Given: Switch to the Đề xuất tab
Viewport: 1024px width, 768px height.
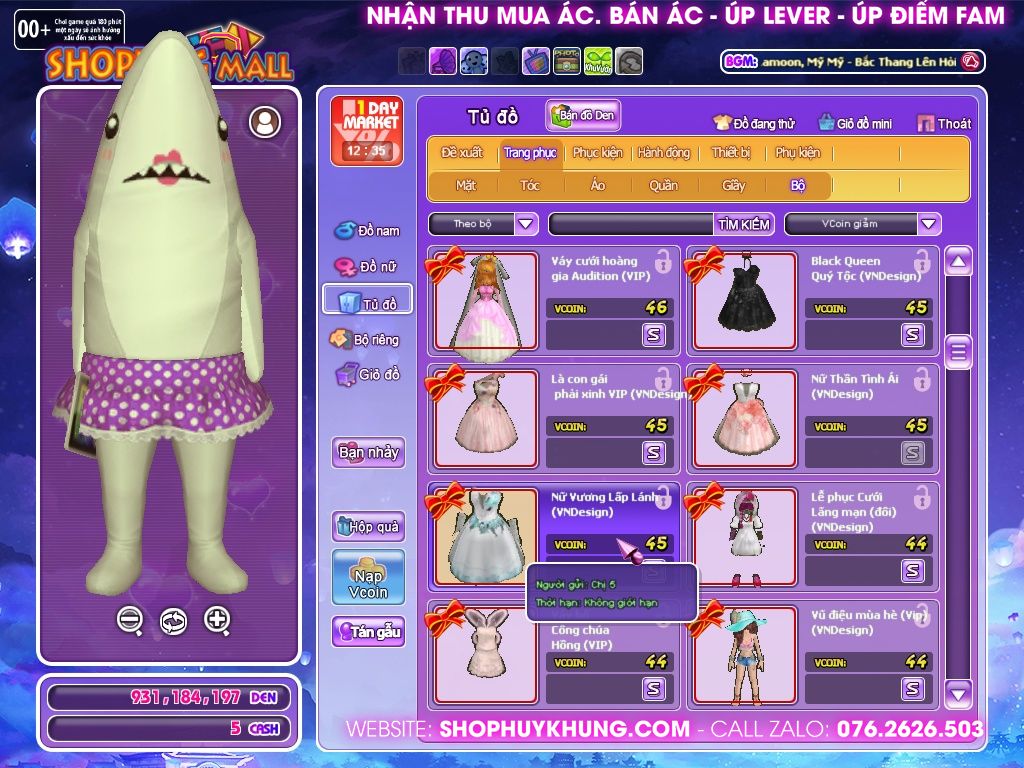Looking at the screenshot, I should [462, 153].
